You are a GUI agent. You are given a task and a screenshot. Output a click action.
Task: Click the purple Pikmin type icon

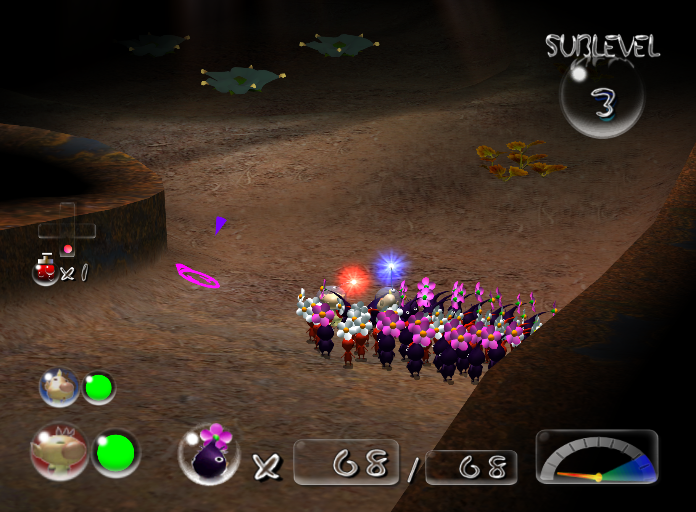[208, 454]
